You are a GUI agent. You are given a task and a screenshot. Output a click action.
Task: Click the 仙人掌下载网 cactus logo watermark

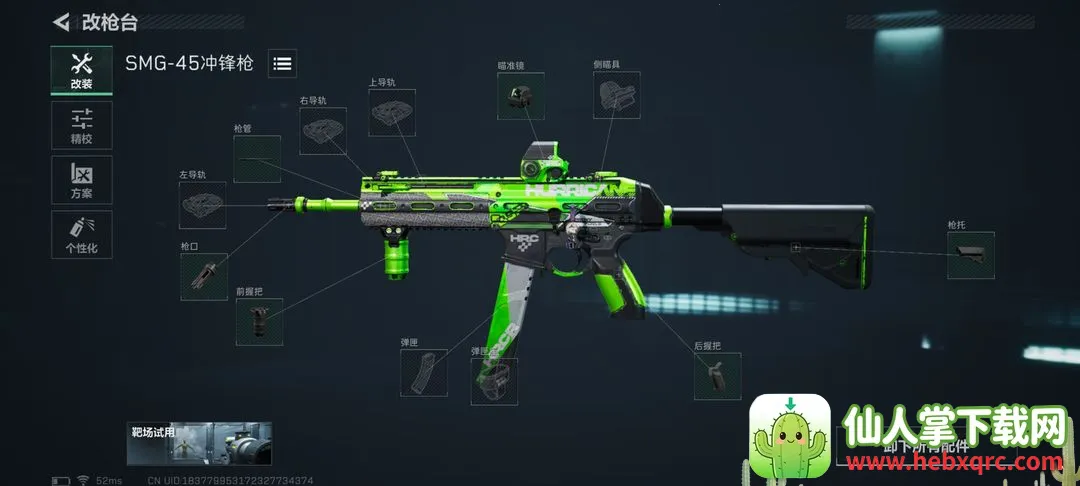[x=790, y=433]
